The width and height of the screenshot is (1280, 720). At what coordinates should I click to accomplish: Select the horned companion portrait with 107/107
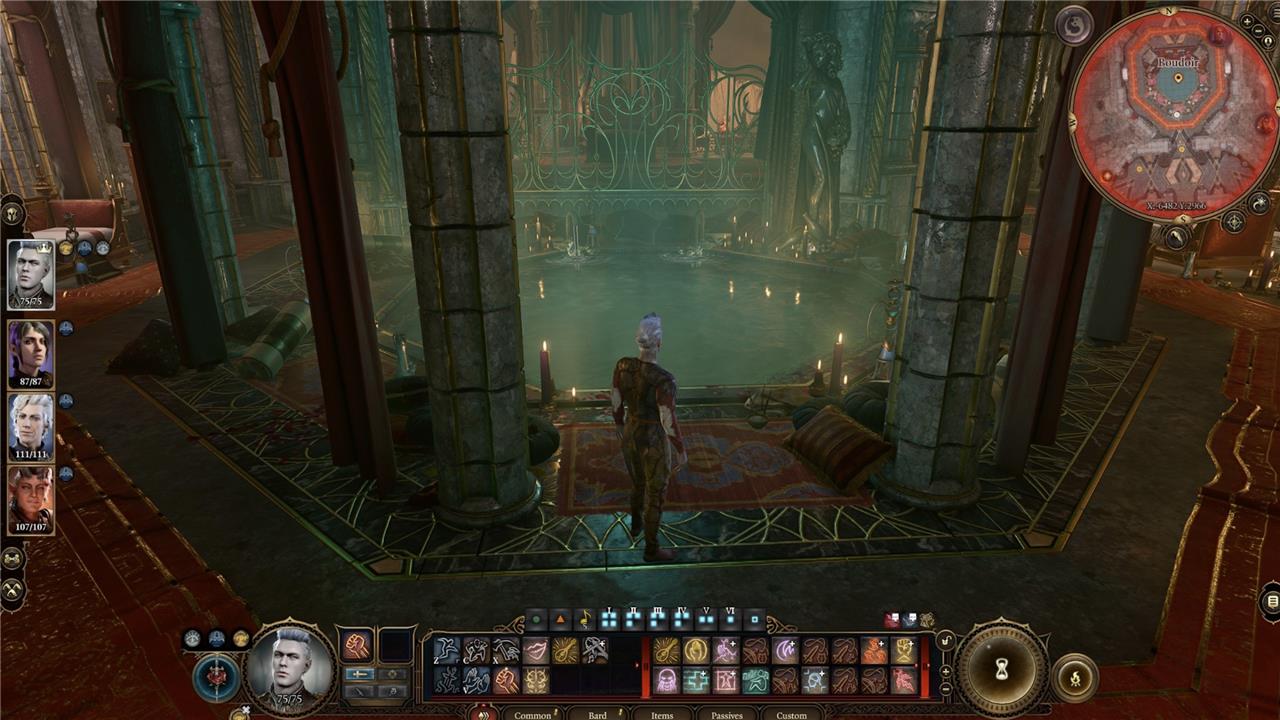(x=30, y=499)
